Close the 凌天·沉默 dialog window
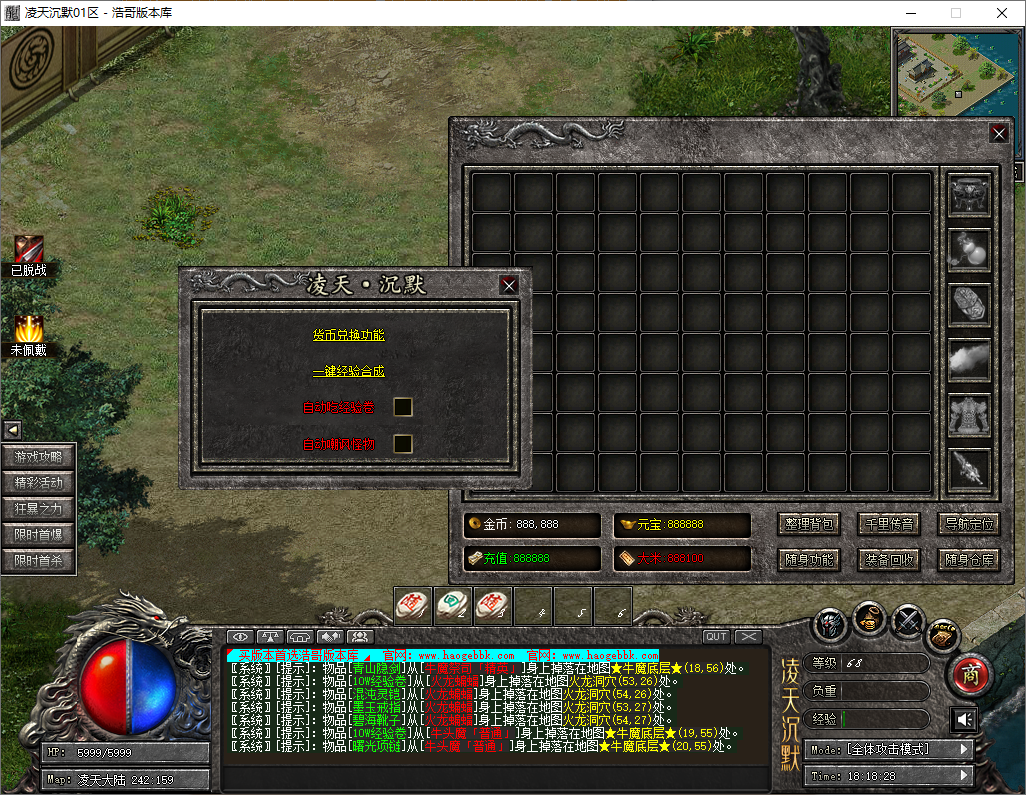The width and height of the screenshot is (1026, 795). tap(509, 285)
